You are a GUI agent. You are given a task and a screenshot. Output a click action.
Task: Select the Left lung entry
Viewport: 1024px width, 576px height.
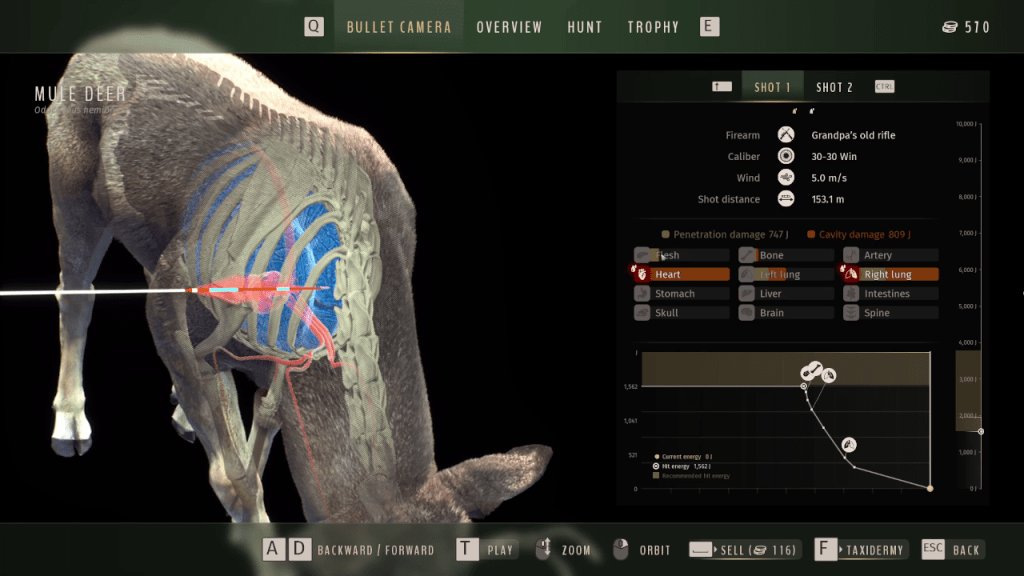pos(786,274)
